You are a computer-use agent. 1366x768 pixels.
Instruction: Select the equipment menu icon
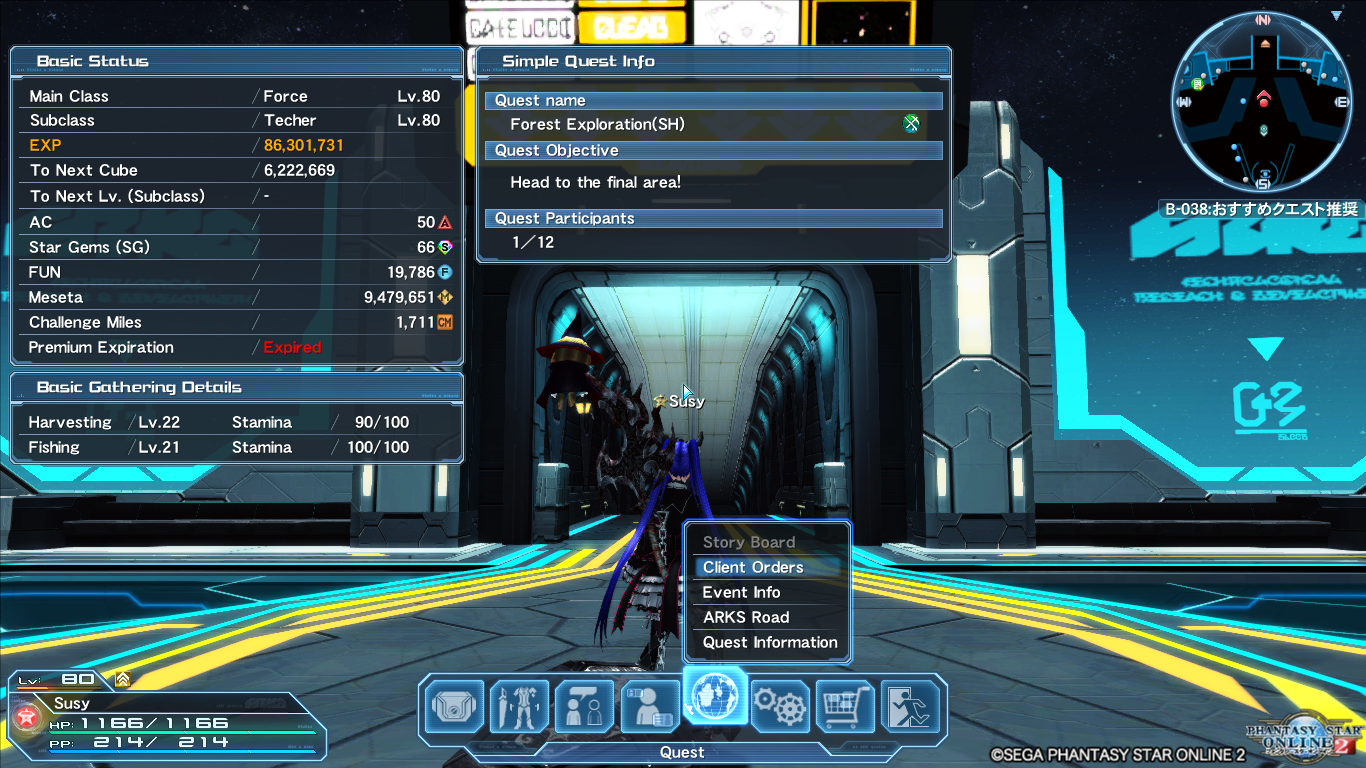click(519, 706)
